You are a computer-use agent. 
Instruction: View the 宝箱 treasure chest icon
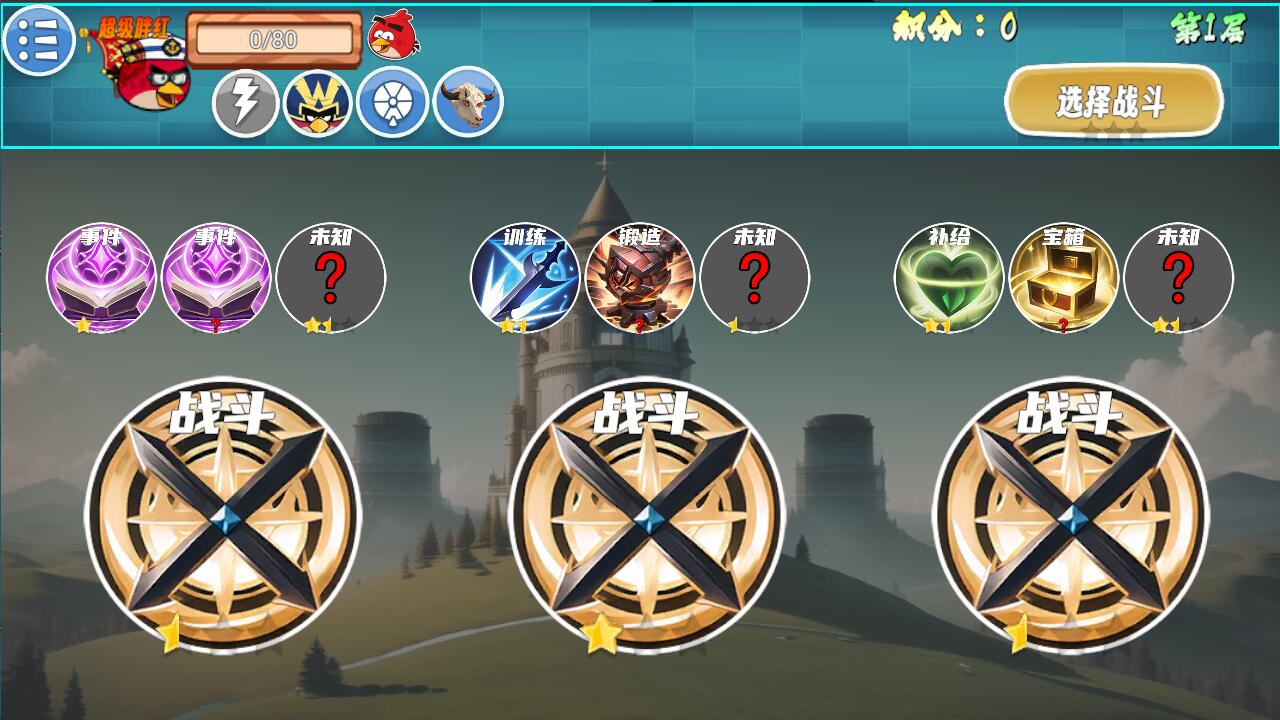coord(1064,278)
